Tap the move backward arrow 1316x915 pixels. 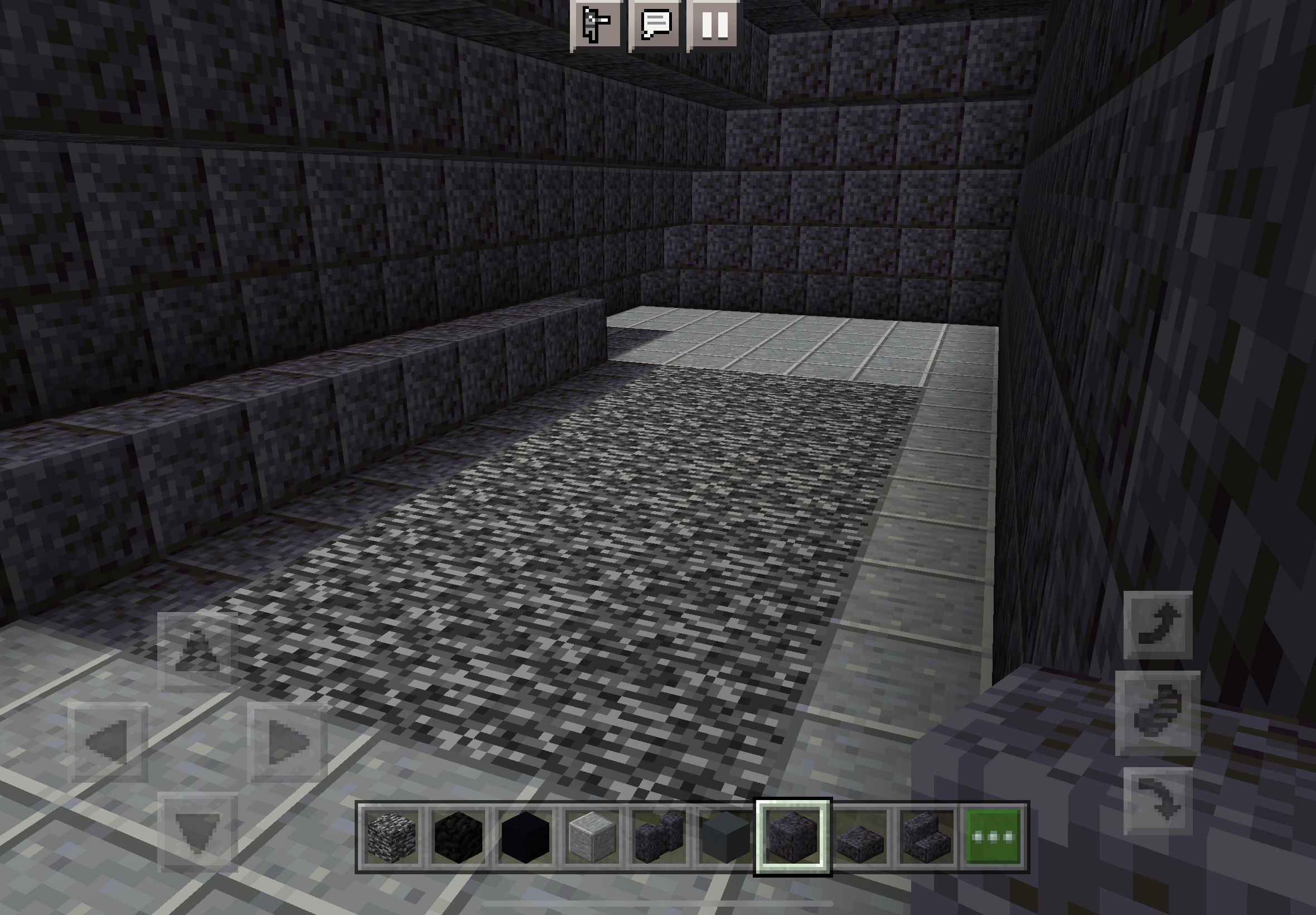pos(197,832)
